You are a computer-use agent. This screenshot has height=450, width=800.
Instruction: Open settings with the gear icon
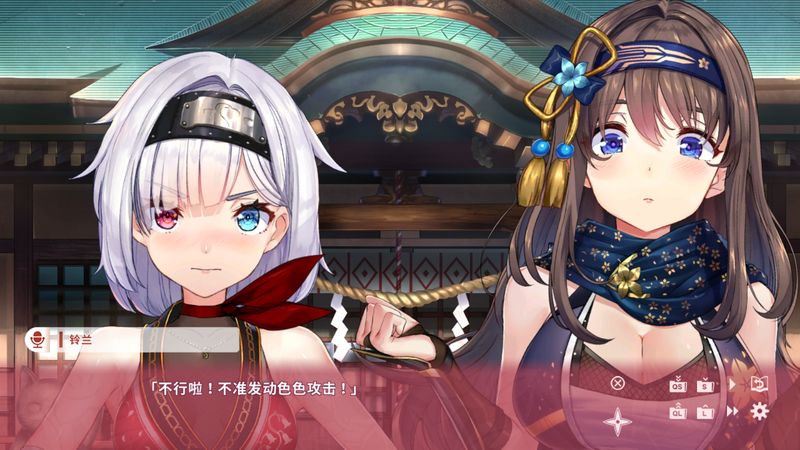point(760,411)
